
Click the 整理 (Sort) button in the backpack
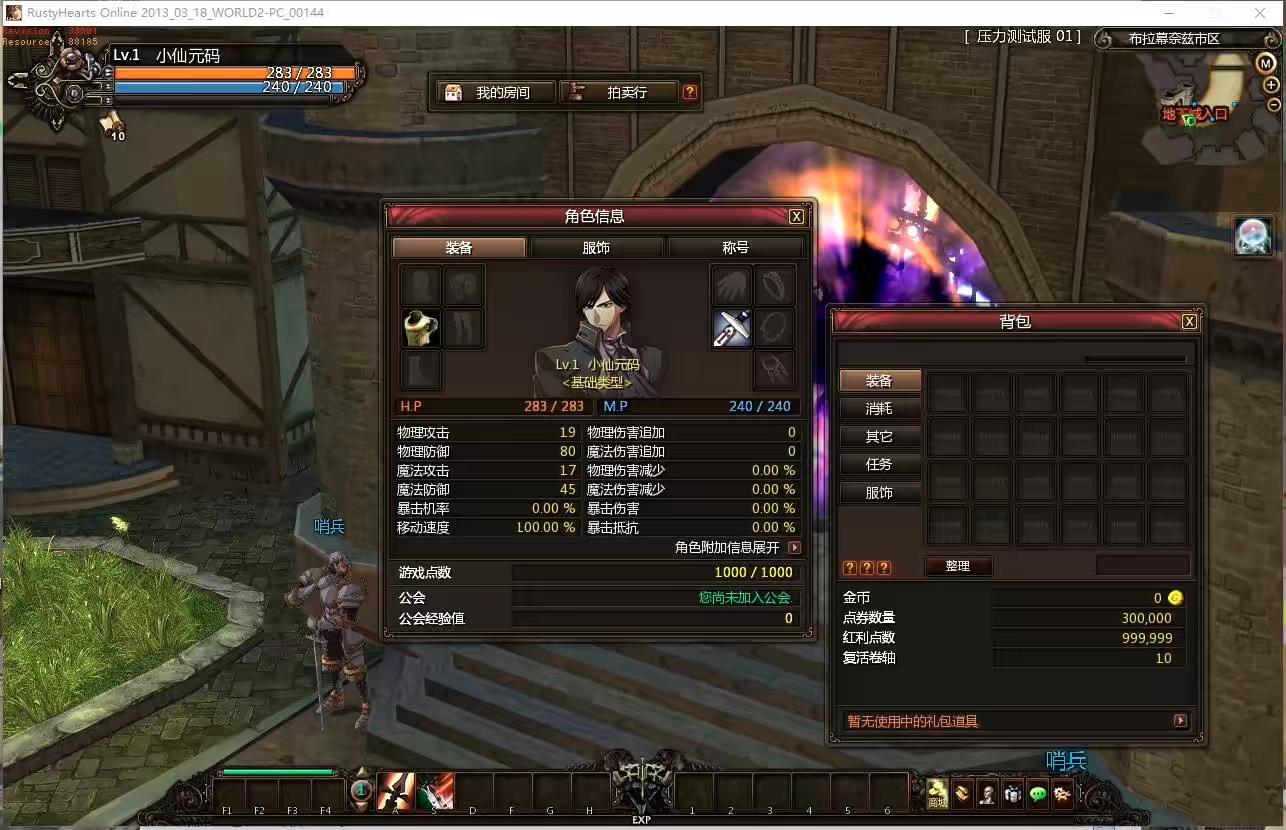click(958, 566)
